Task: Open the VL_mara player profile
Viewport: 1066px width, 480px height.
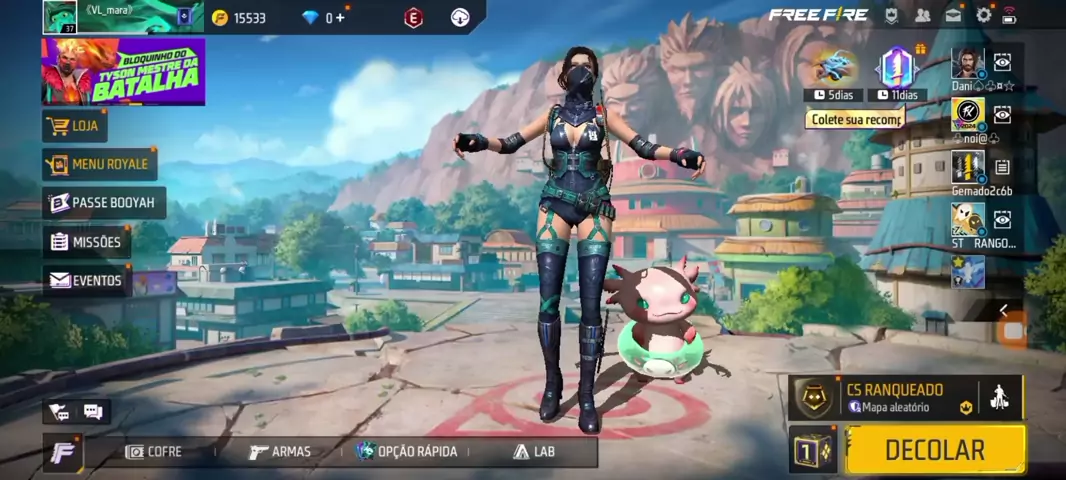Action: pos(60,16)
